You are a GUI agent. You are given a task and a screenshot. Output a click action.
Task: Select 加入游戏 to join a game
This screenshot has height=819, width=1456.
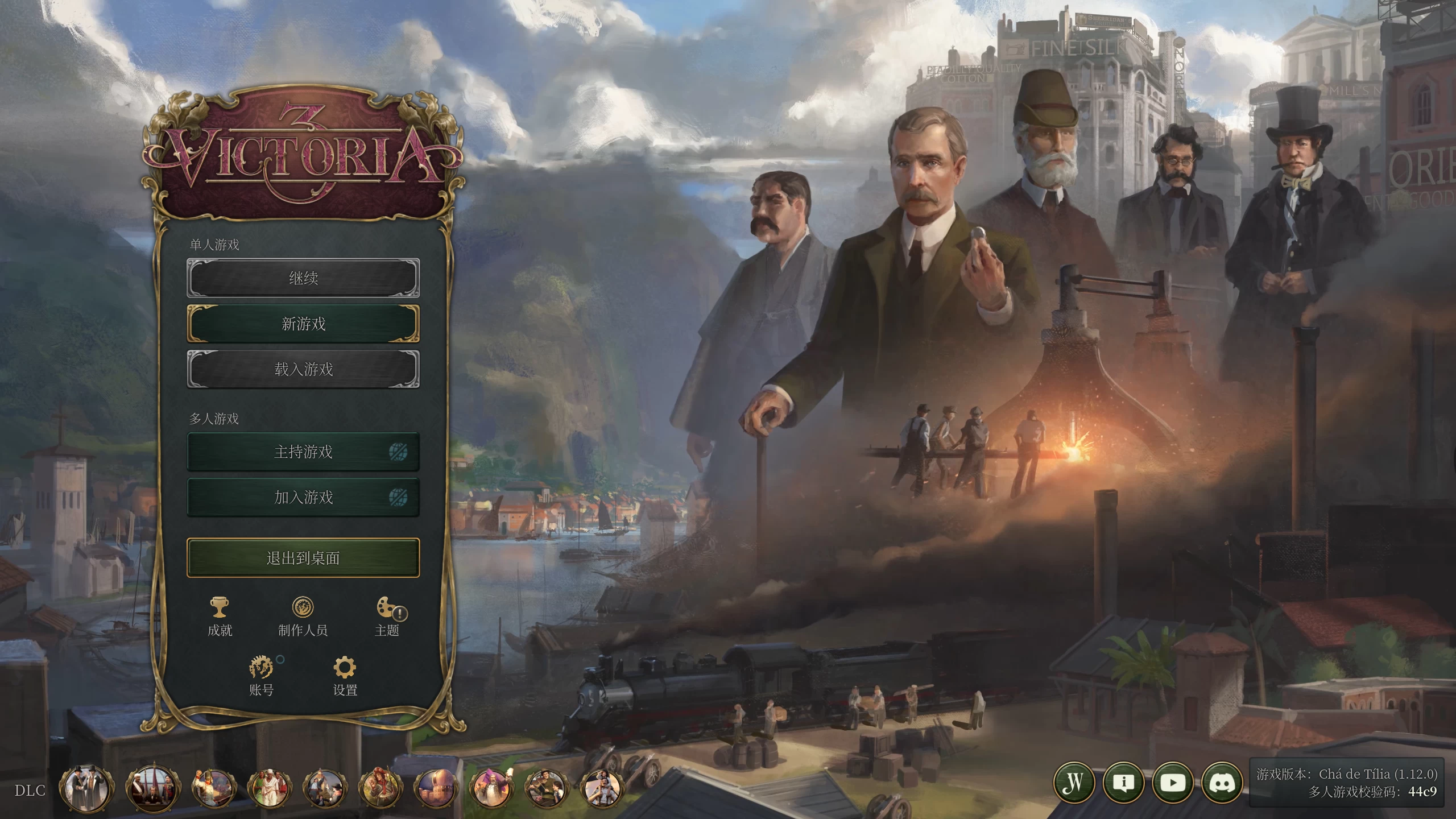point(303,497)
